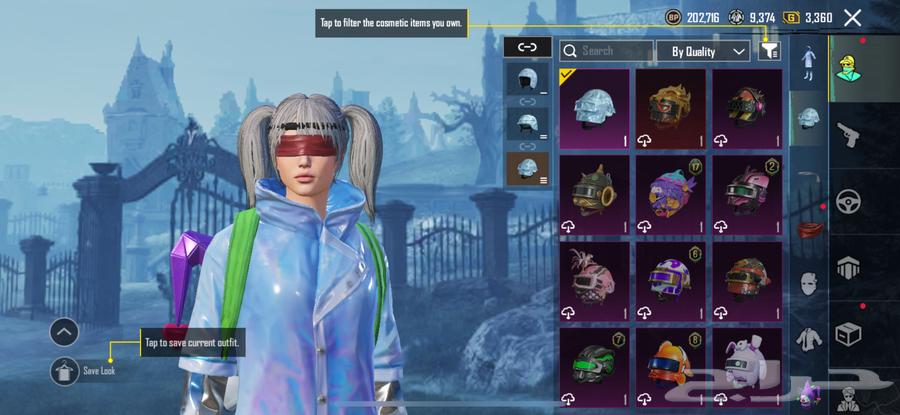Image resolution: width=900 pixels, height=415 pixels.
Task: Select the equipped icy blue helmet tile
Action: pyautogui.click(x=594, y=108)
